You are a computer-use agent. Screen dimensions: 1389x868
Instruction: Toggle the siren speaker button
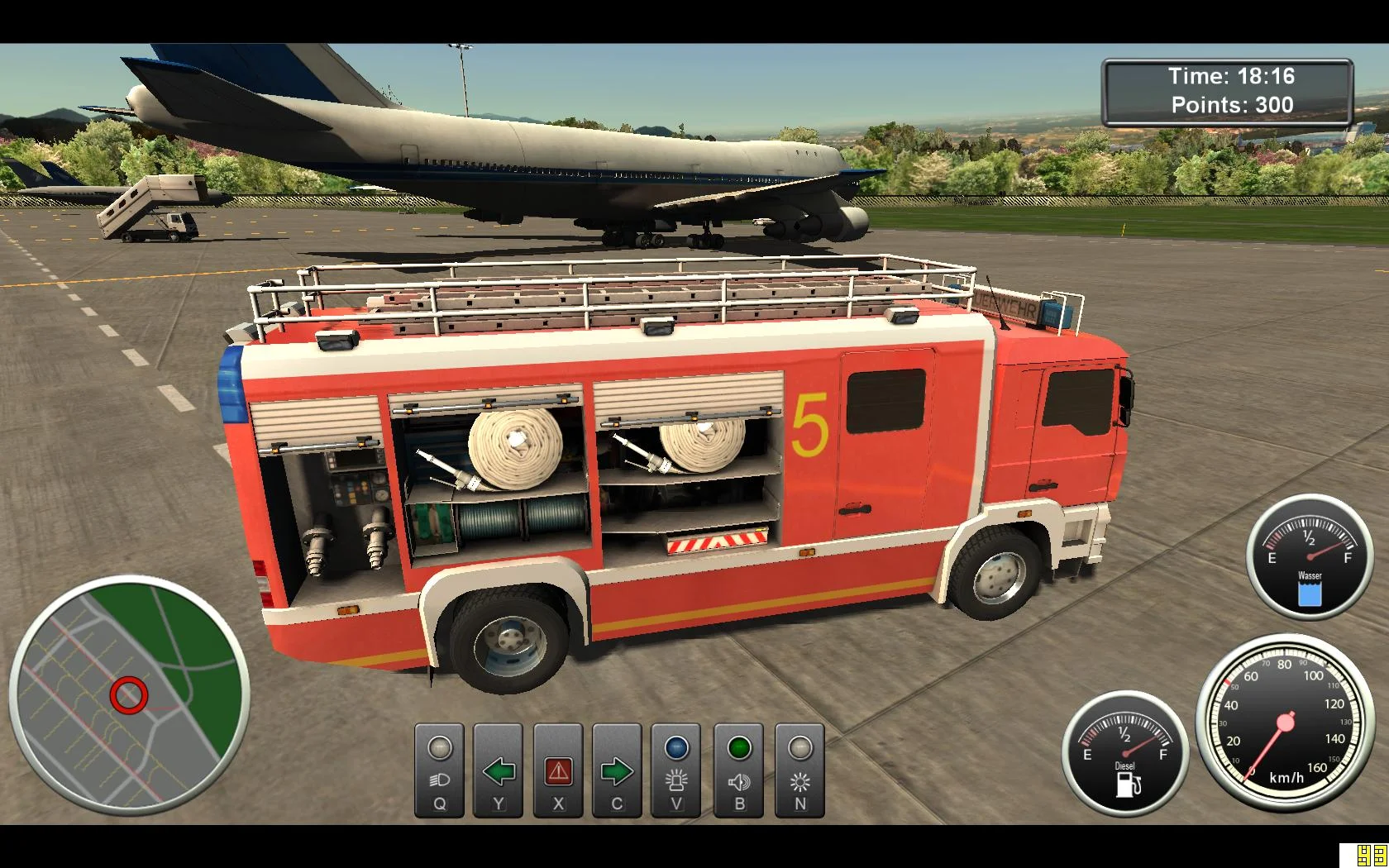(x=739, y=770)
